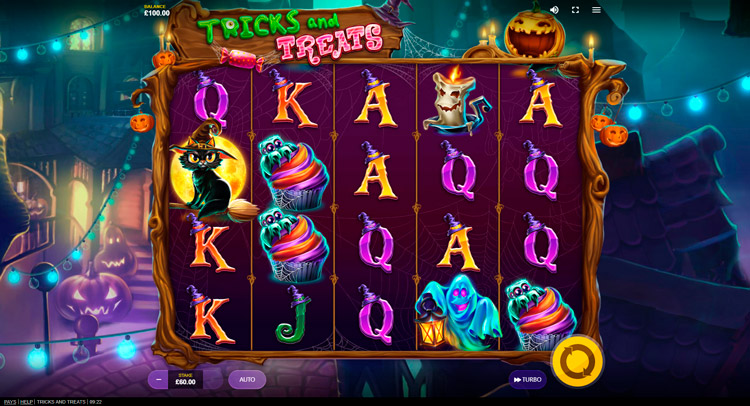Open the Pays table link
Viewport: 750px width, 406px height.
10,402
